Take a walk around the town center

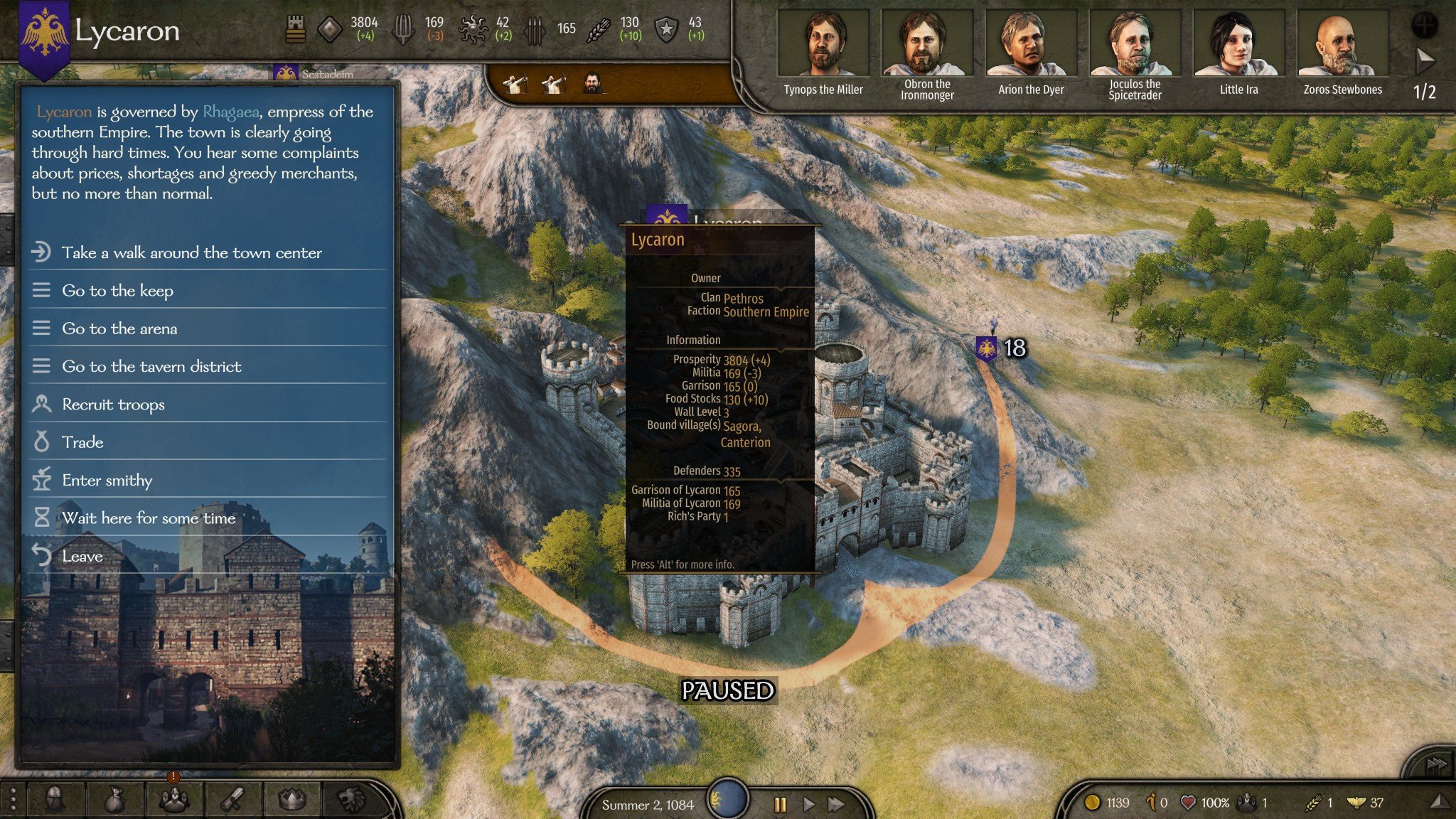tap(191, 252)
